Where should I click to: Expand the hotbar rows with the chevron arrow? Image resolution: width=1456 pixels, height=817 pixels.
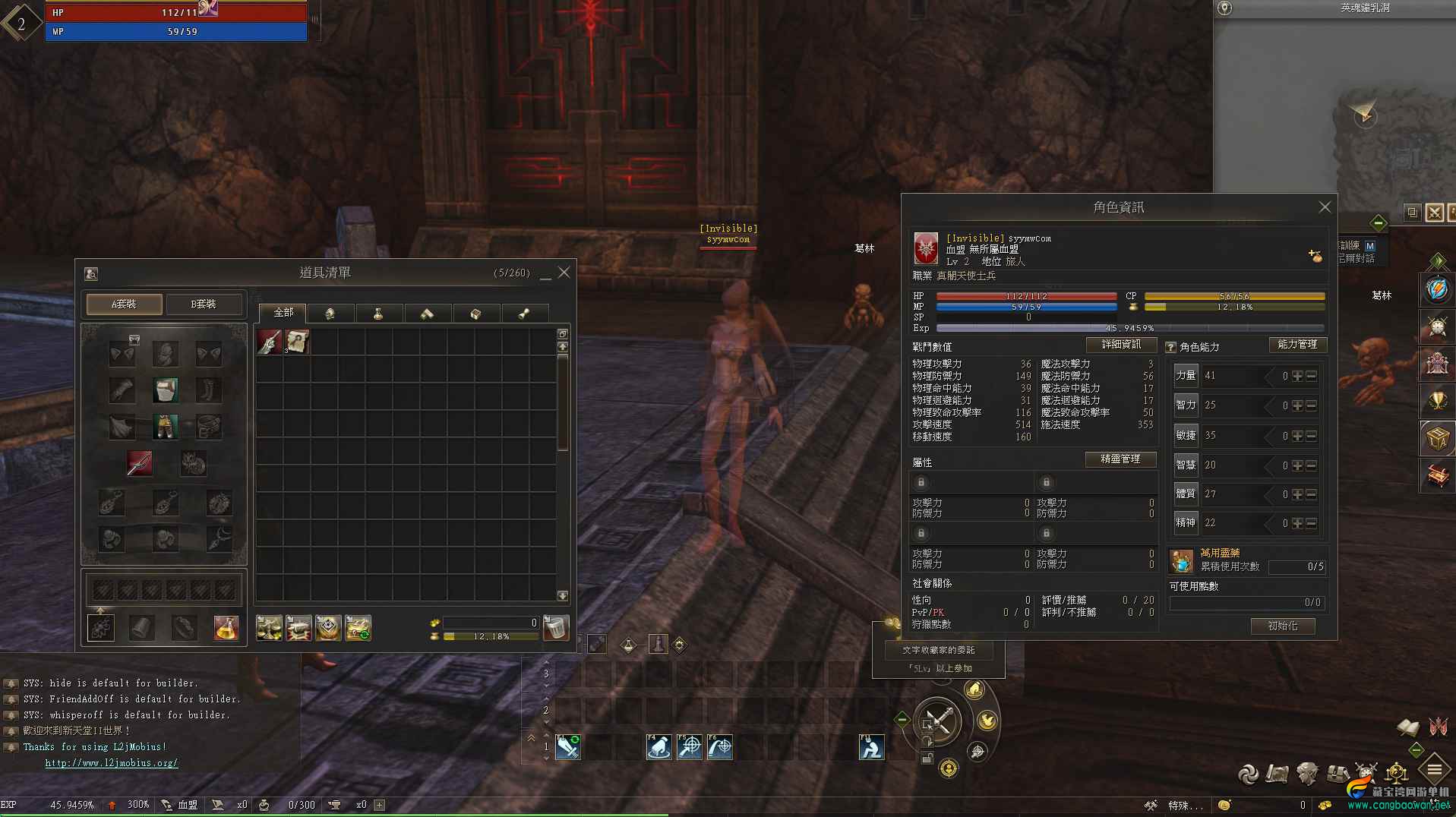531,737
